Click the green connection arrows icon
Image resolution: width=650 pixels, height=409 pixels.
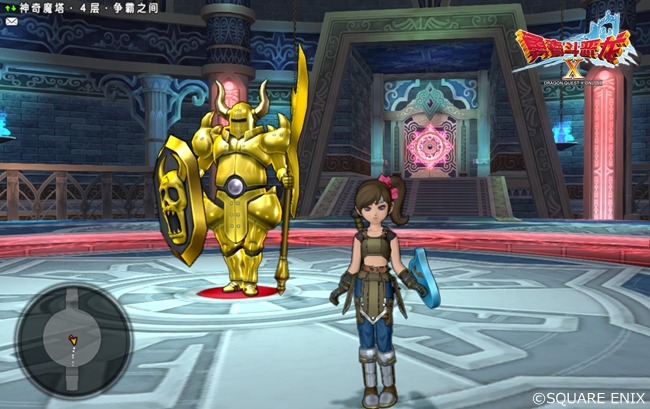click(x=10, y=7)
